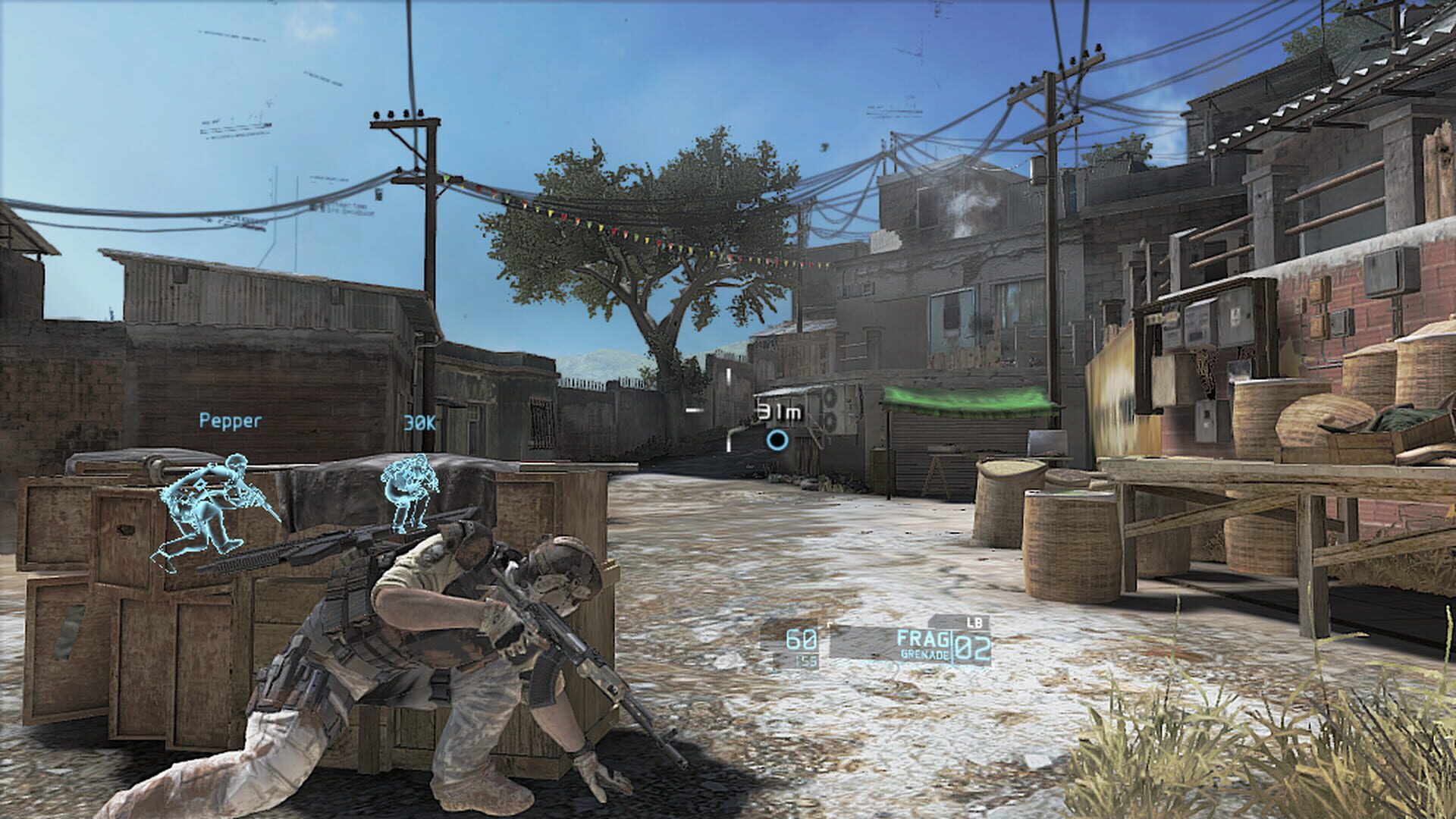Image resolution: width=1456 pixels, height=819 pixels.
Task: Open the waypoint objective marker details
Action: (x=778, y=439)
